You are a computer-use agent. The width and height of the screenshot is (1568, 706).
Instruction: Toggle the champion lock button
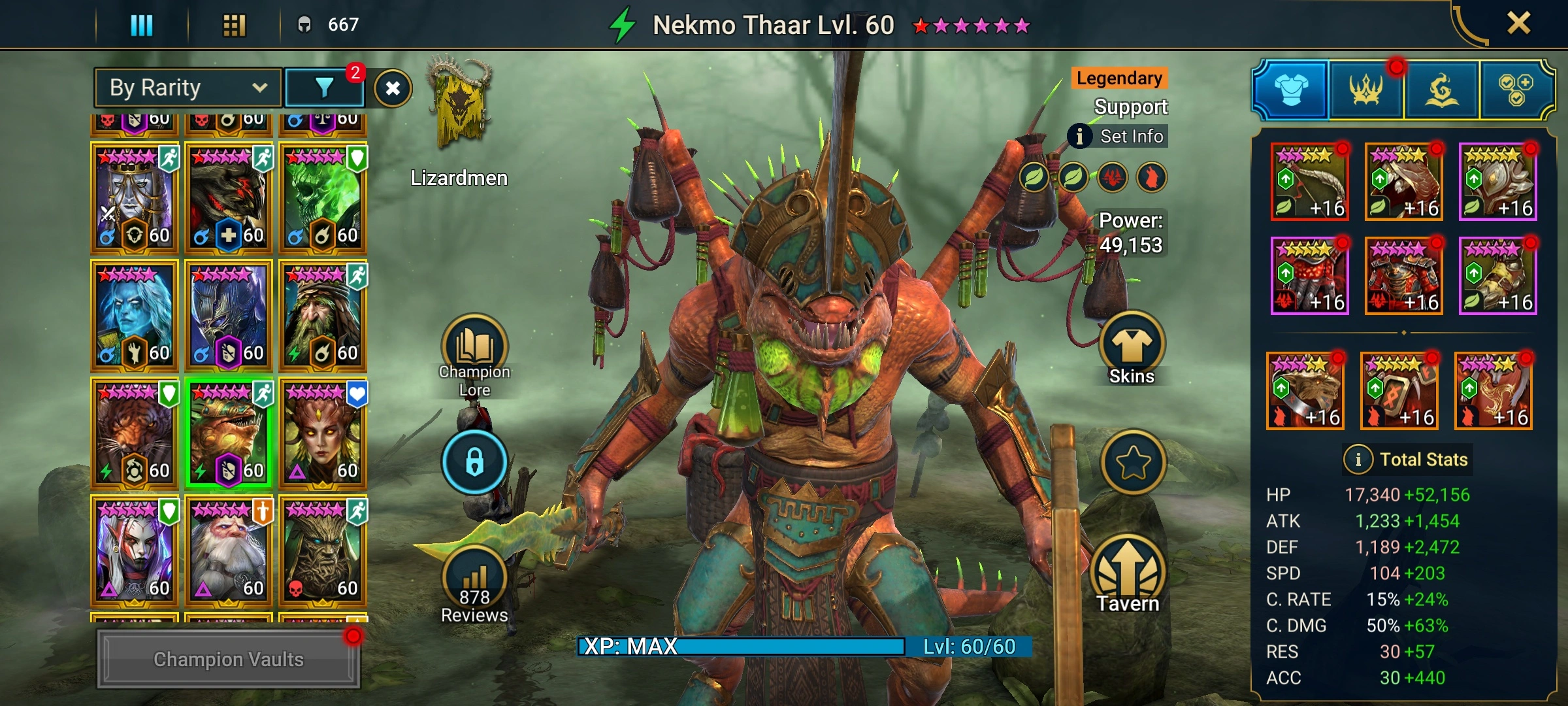[x=474, y=462]
